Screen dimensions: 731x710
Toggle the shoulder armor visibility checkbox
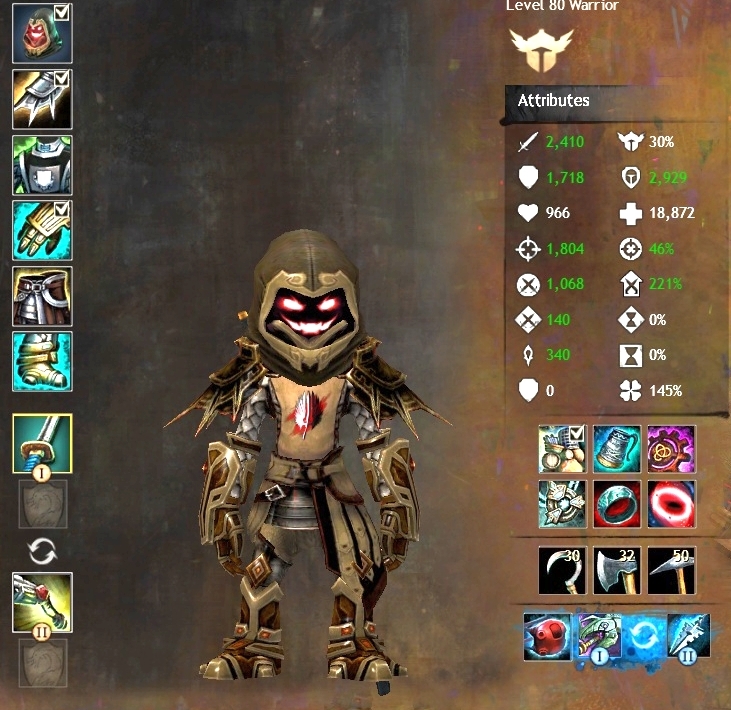click(x=60, y=78)
